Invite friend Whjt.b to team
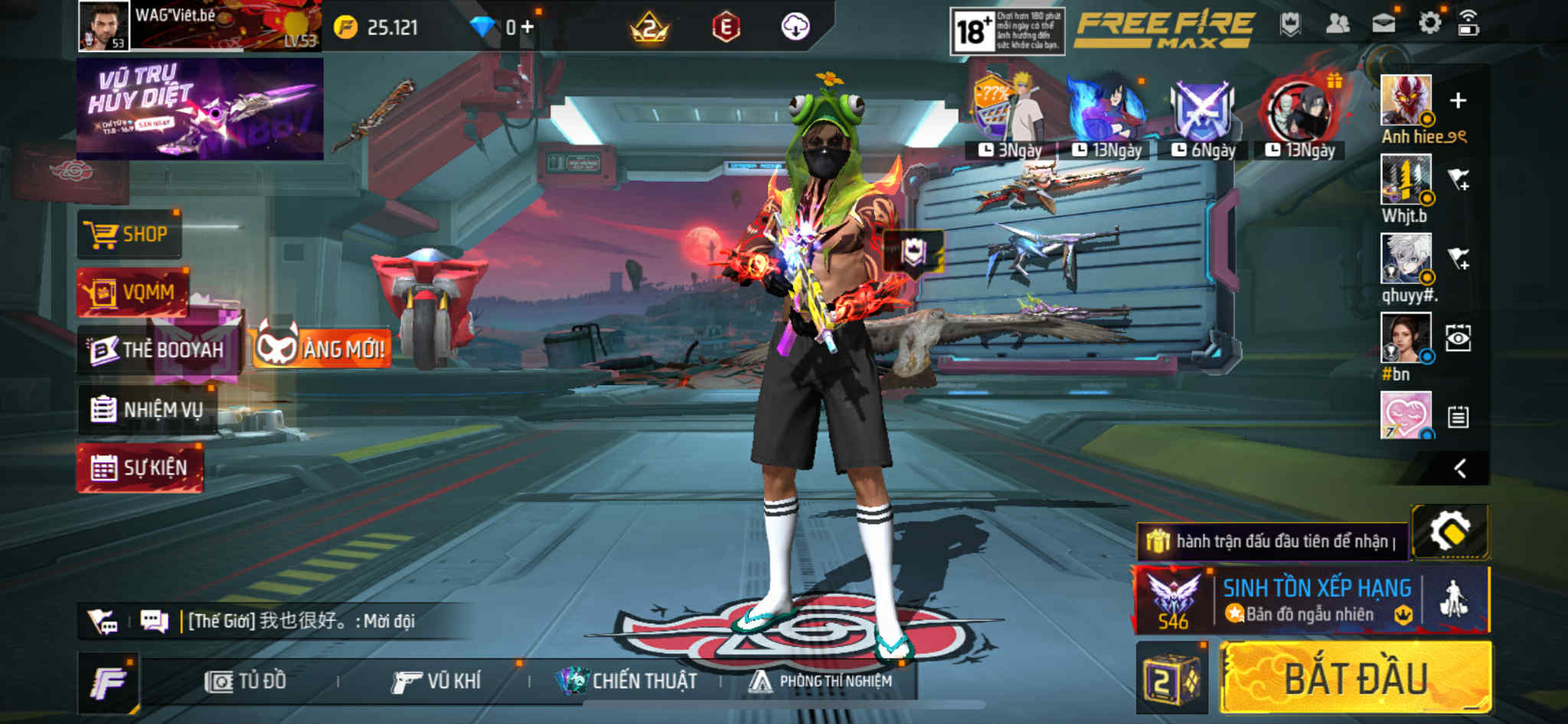1568x724 pixels. [x=1459, y=181]
